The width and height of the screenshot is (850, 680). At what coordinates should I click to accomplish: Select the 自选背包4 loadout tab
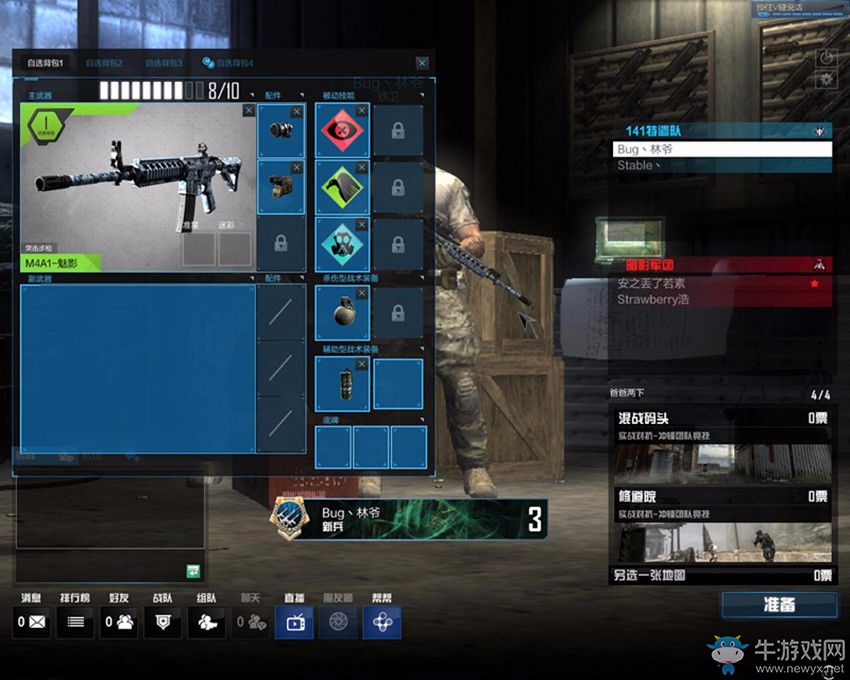pyautogui.click(x=228, y=63)
